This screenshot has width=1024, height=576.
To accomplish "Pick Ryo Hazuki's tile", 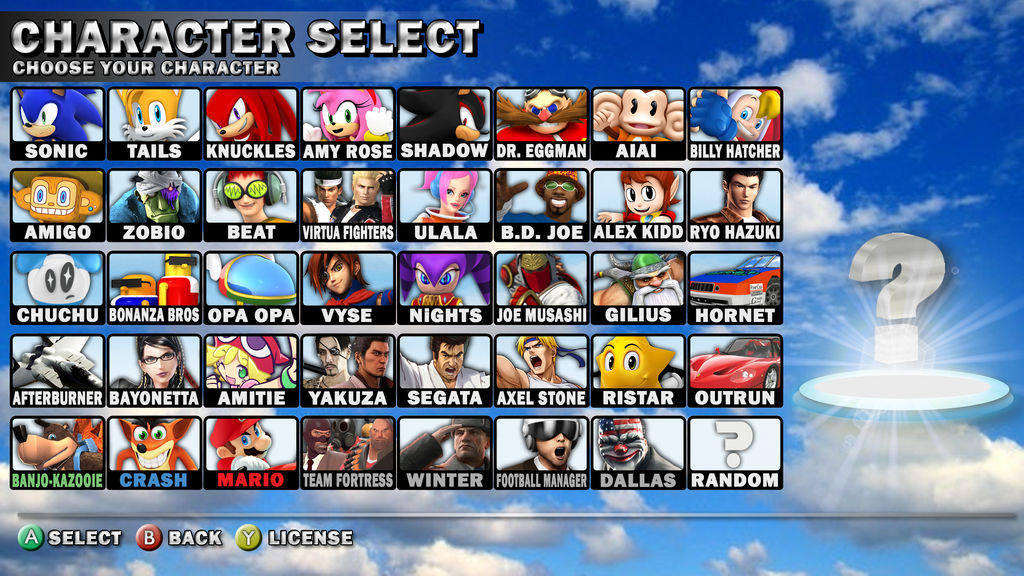I will click(x=735, y=205).
